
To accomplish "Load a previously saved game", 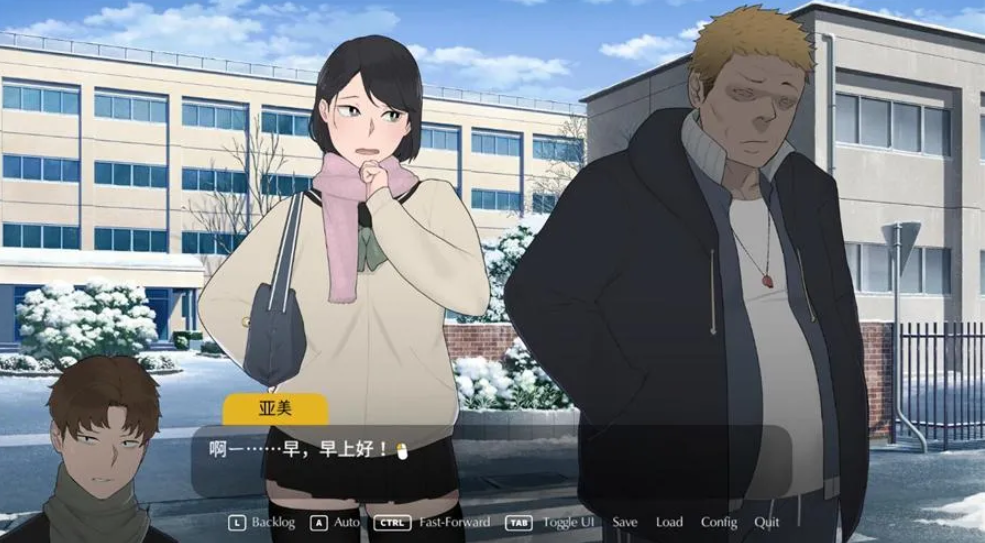I will (669, 522).
